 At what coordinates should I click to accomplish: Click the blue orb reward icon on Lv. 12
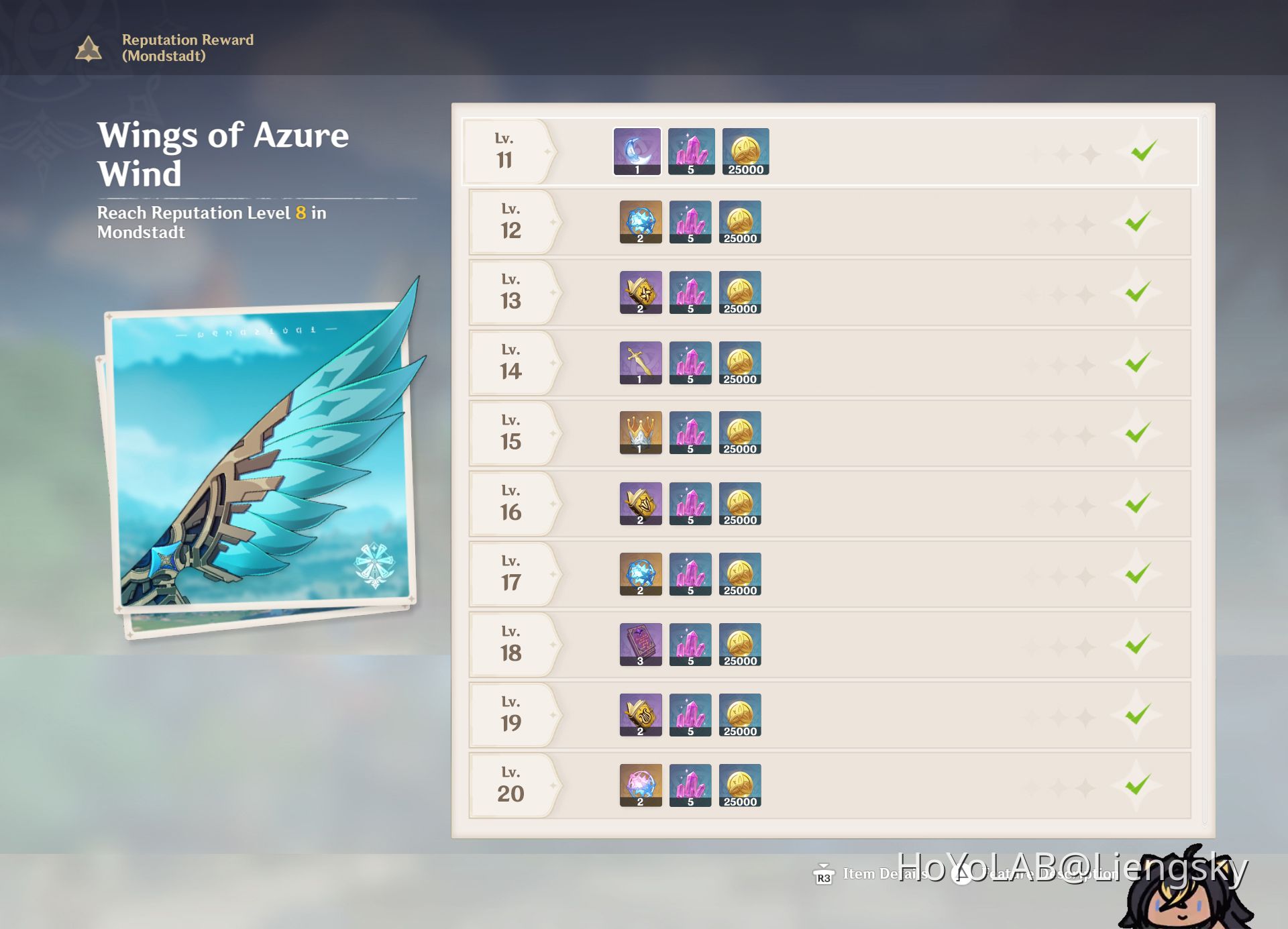(x=640, y=221)
